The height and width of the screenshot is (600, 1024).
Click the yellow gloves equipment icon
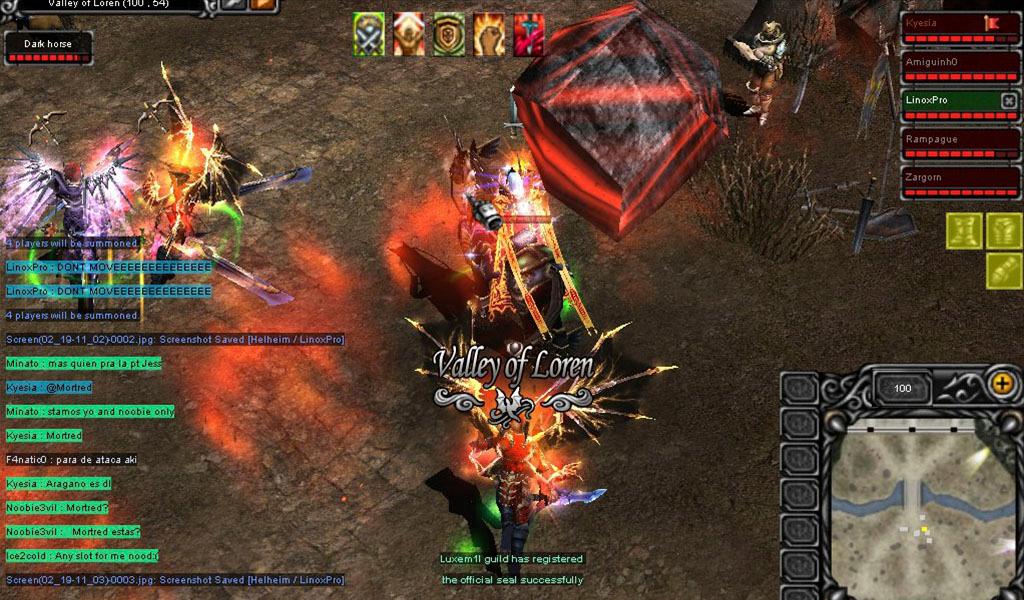[1004, 271]
